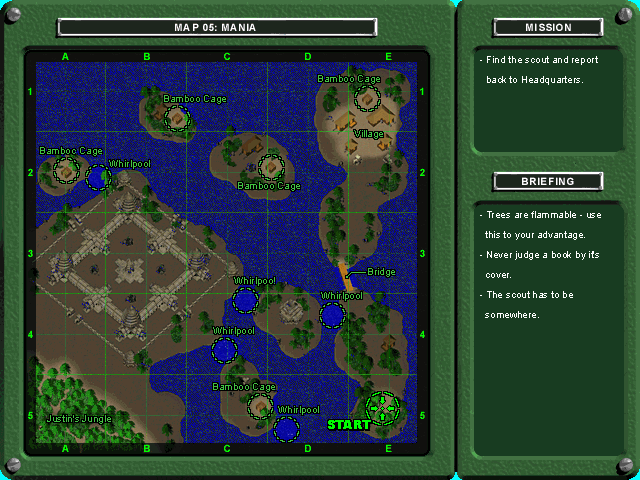Select the Village label on the map

[368, 134]
